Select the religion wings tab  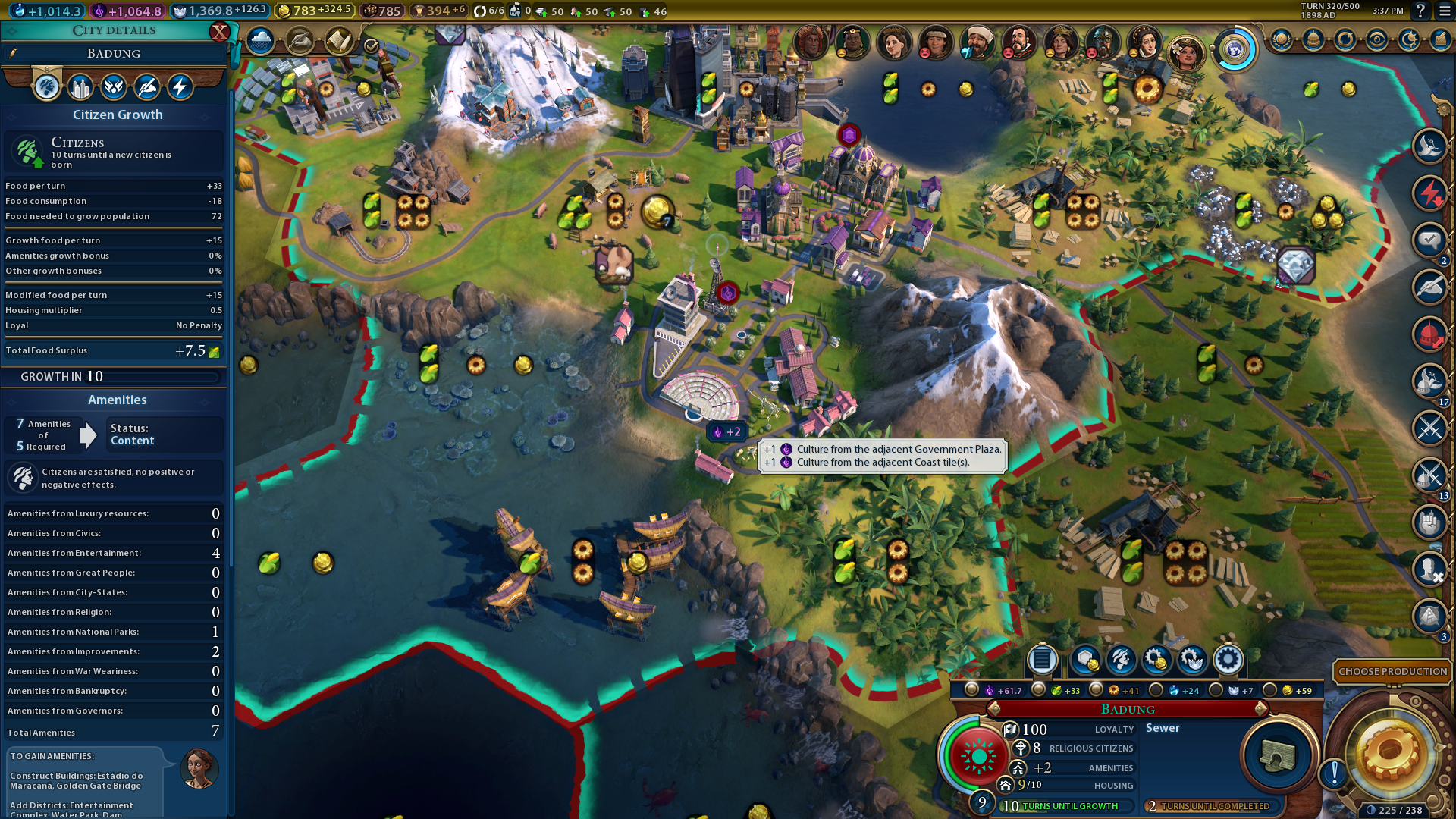tap(114, 87)
